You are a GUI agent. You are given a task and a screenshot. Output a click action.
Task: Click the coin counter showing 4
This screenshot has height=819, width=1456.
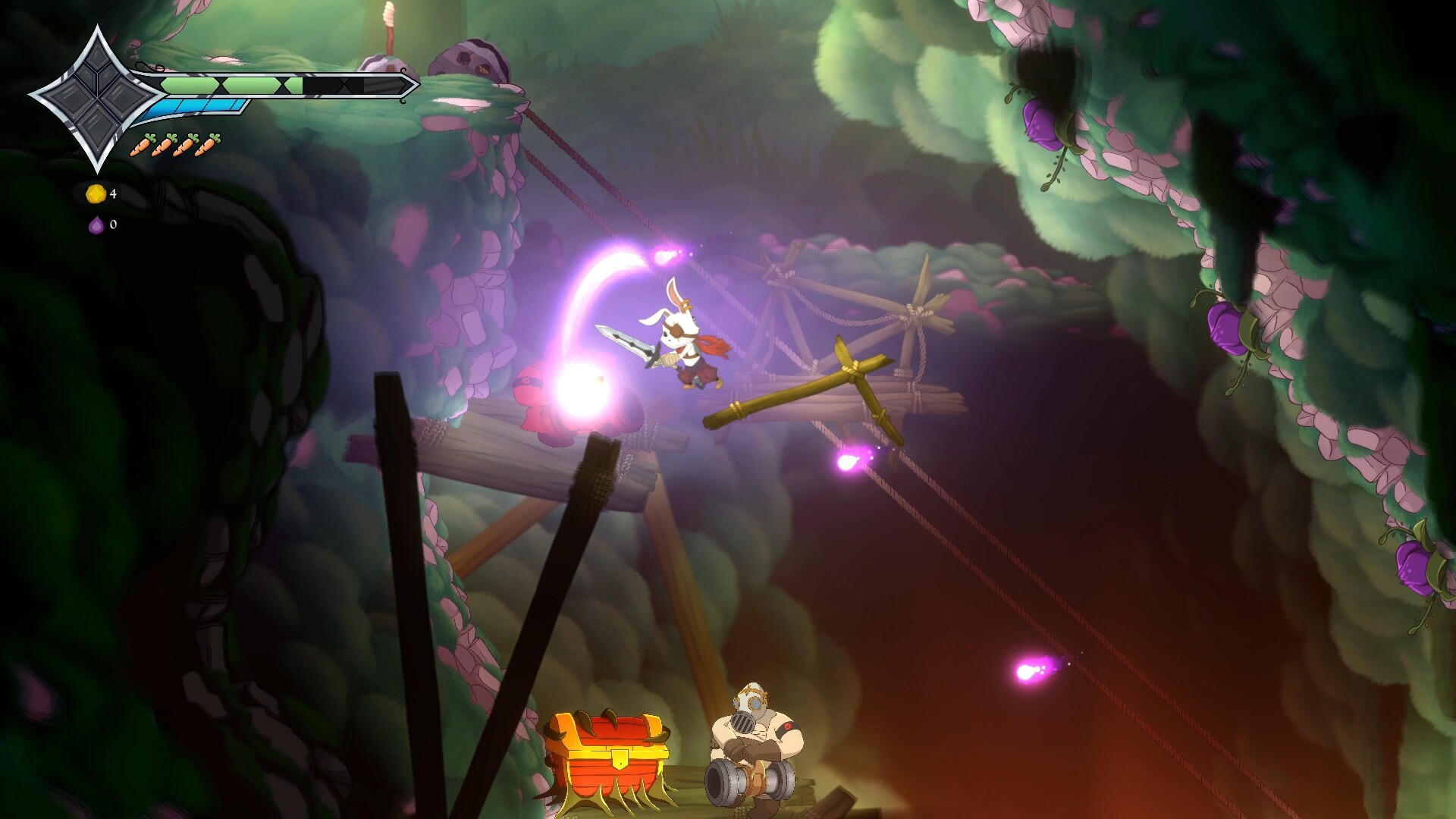pos(112,194)
